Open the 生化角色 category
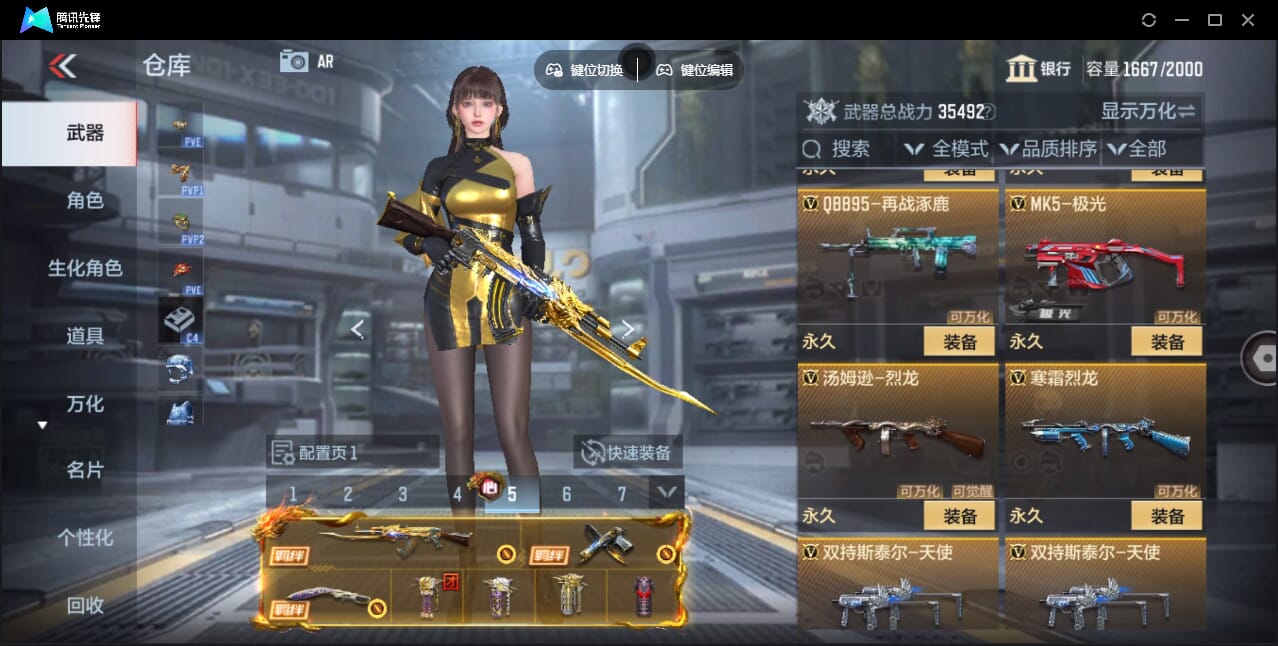Image resolution: width=1278 pixels, height=646 pixels. tap(85, 268)
